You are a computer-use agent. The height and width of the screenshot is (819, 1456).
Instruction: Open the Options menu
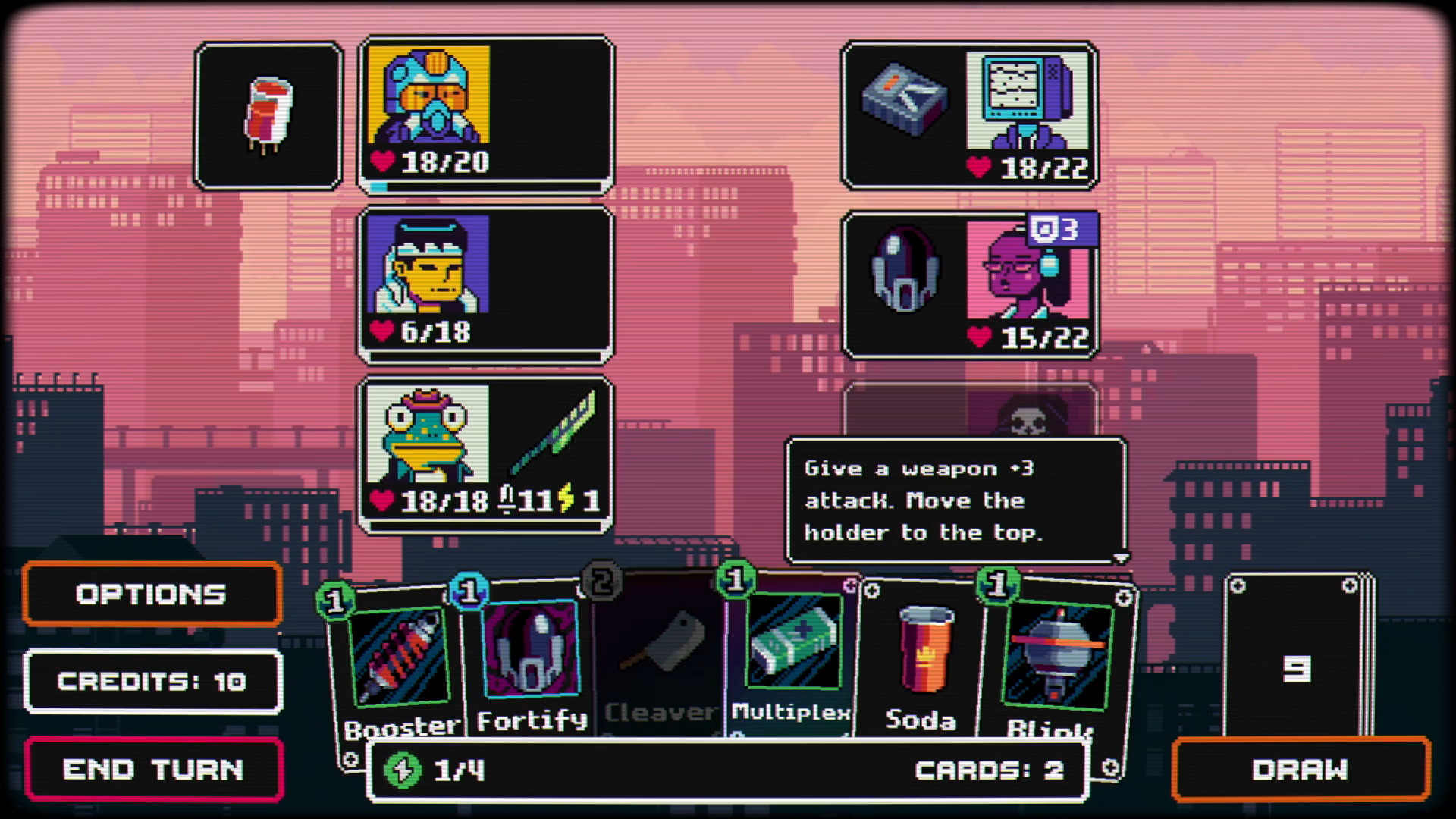coord(152,595)
